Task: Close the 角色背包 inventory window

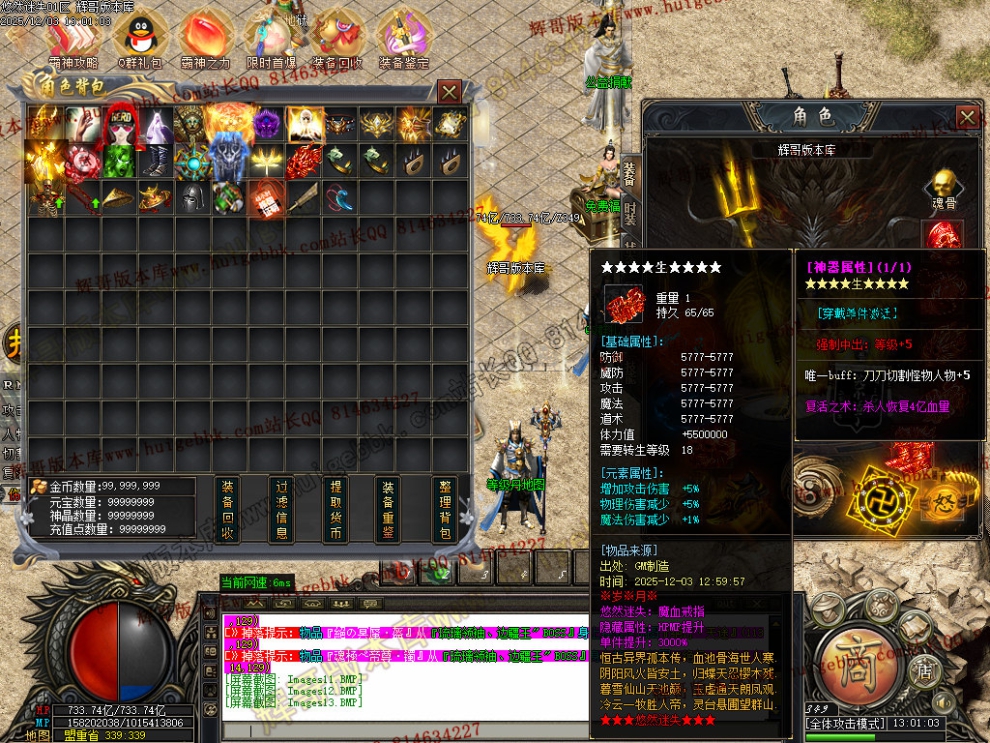Action: (x=450, y=92)
